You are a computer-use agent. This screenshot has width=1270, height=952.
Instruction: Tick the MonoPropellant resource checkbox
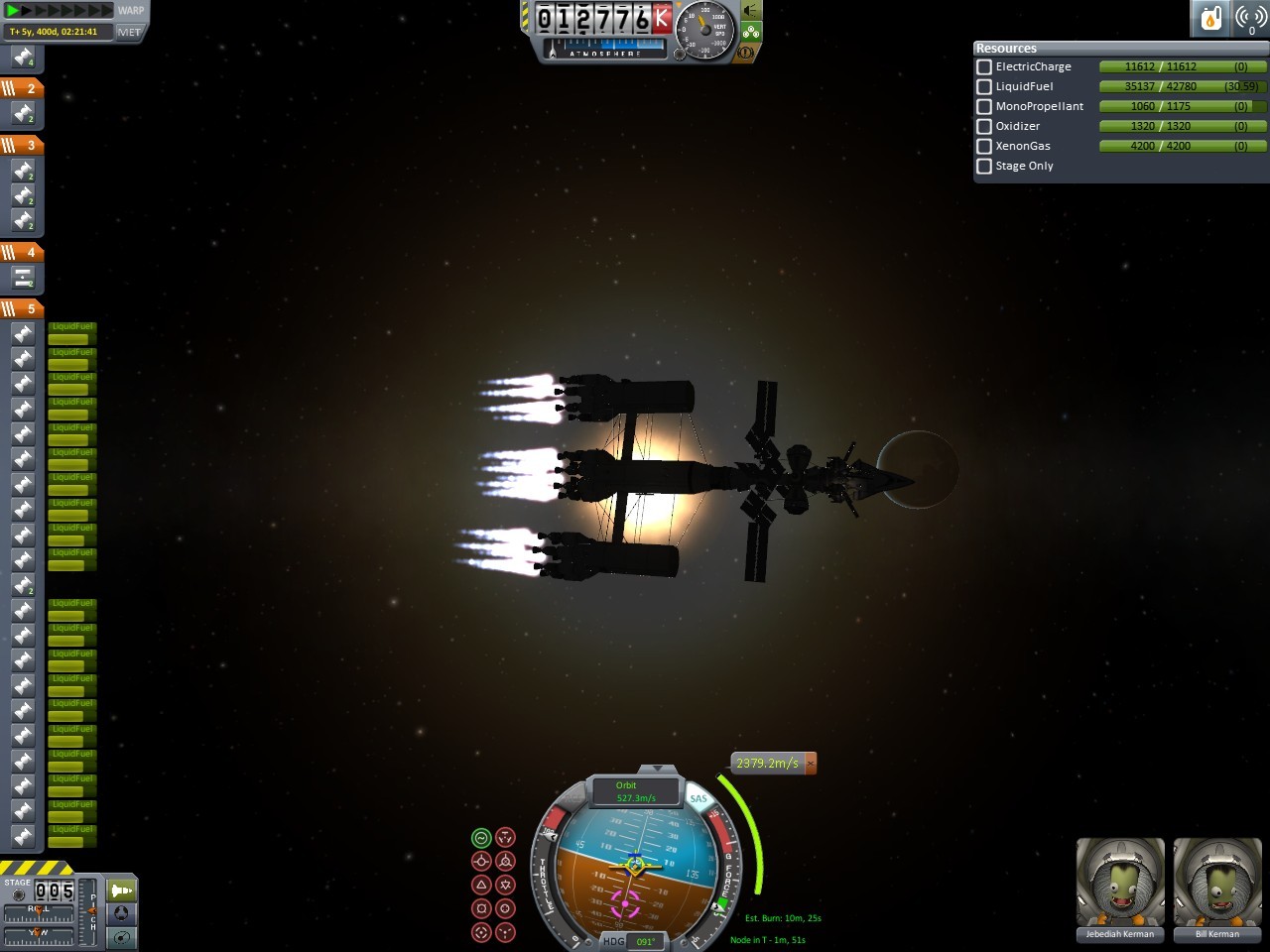[984, 107]
